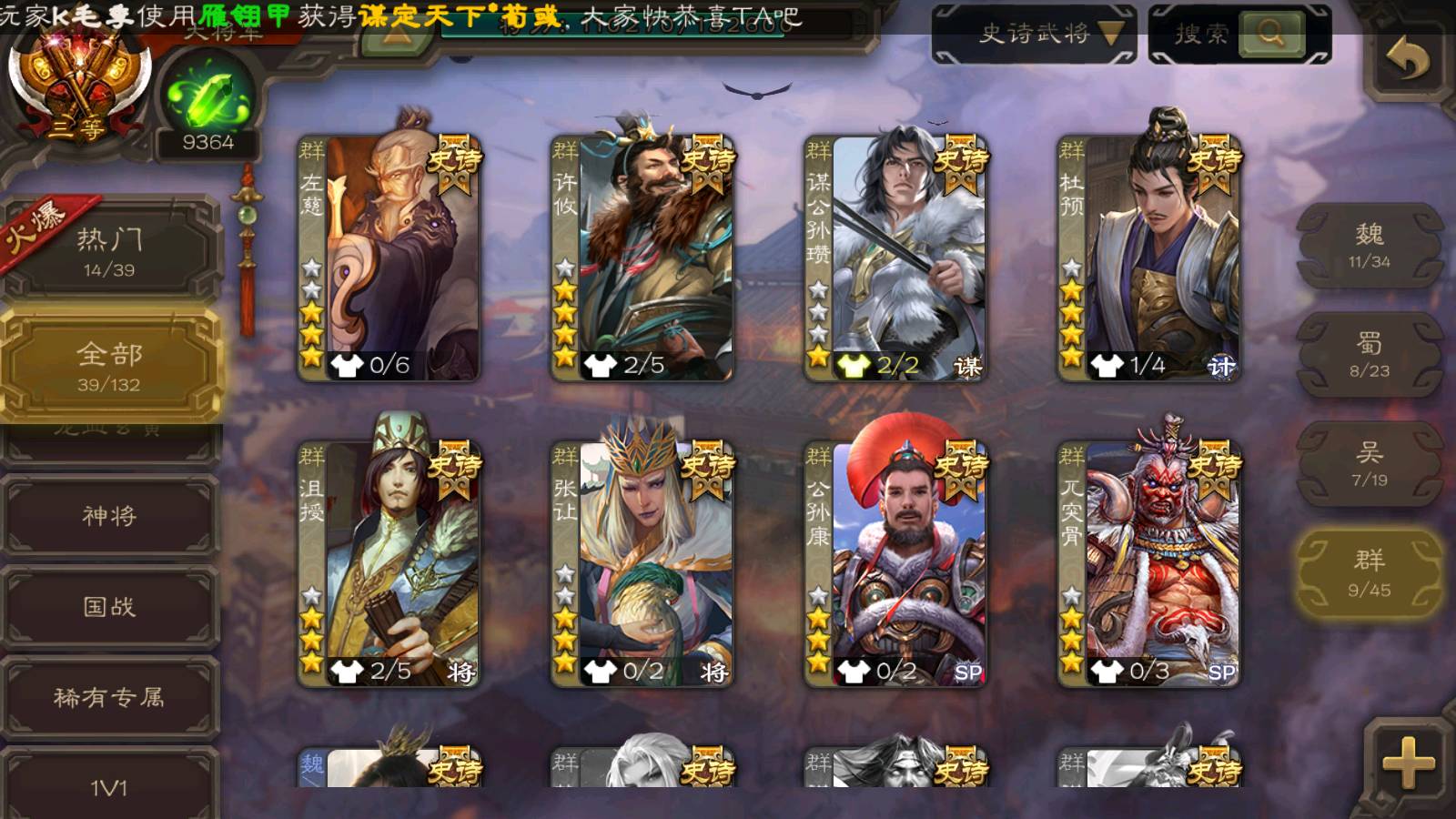Show the 吴 faction generals
This screenshot has width=1456, height=819.
(x=1369, y=464)
